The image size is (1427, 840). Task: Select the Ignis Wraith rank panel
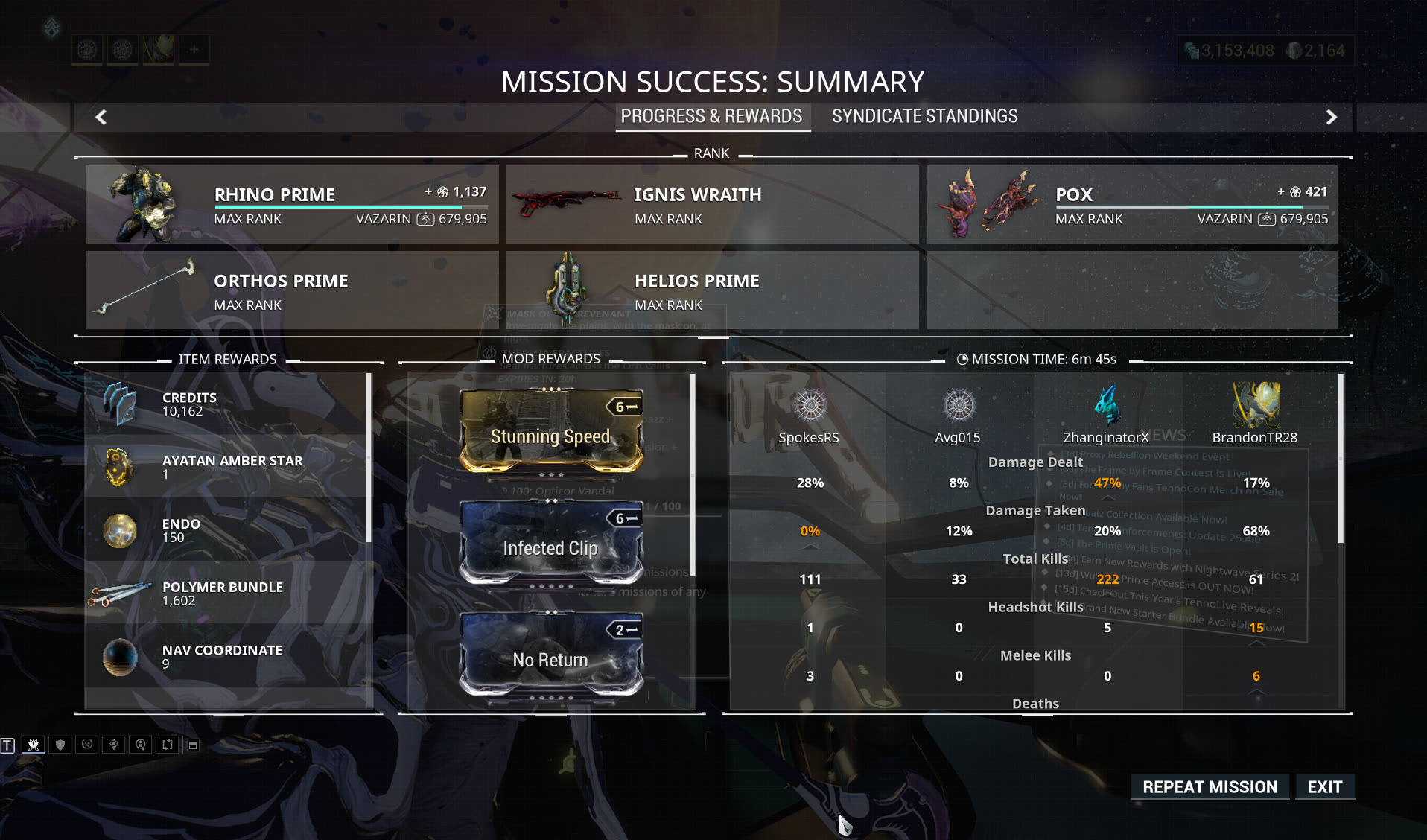(712, 205)
